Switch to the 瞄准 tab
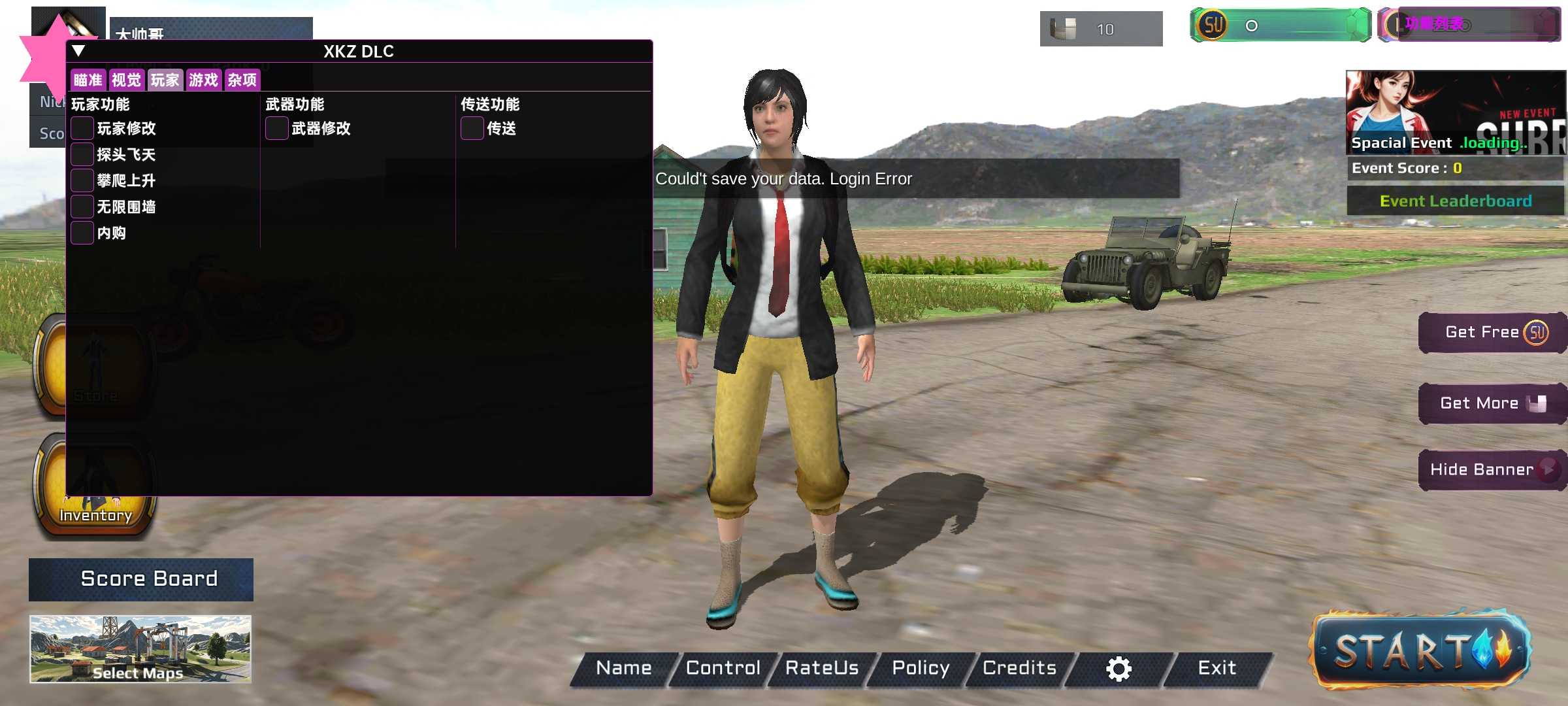Image resolution: width=1568 pixels, height=706 pixels. pyautogui.click(x=88, y=80)
